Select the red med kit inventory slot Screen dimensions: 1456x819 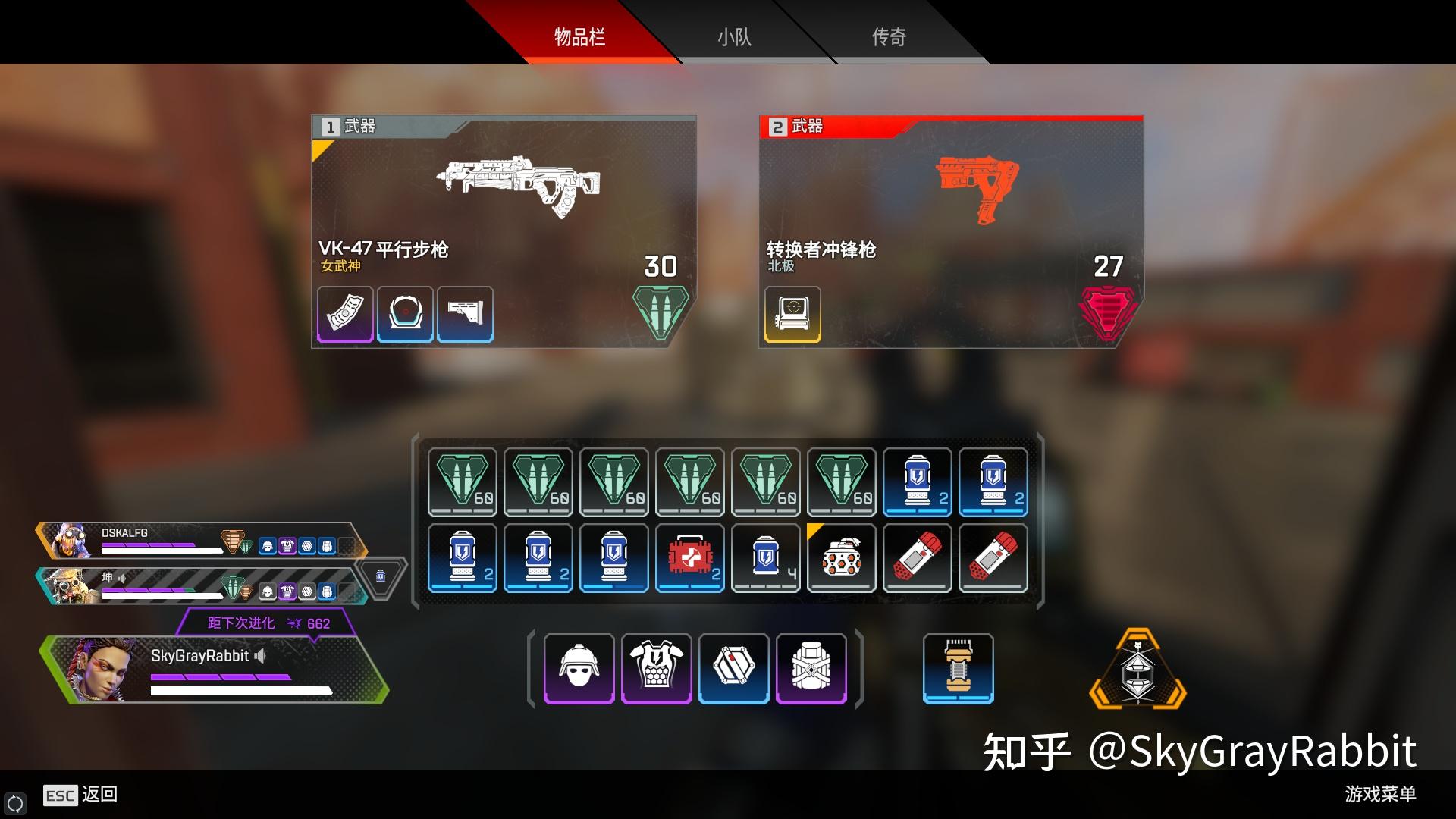tap(690, 557)
